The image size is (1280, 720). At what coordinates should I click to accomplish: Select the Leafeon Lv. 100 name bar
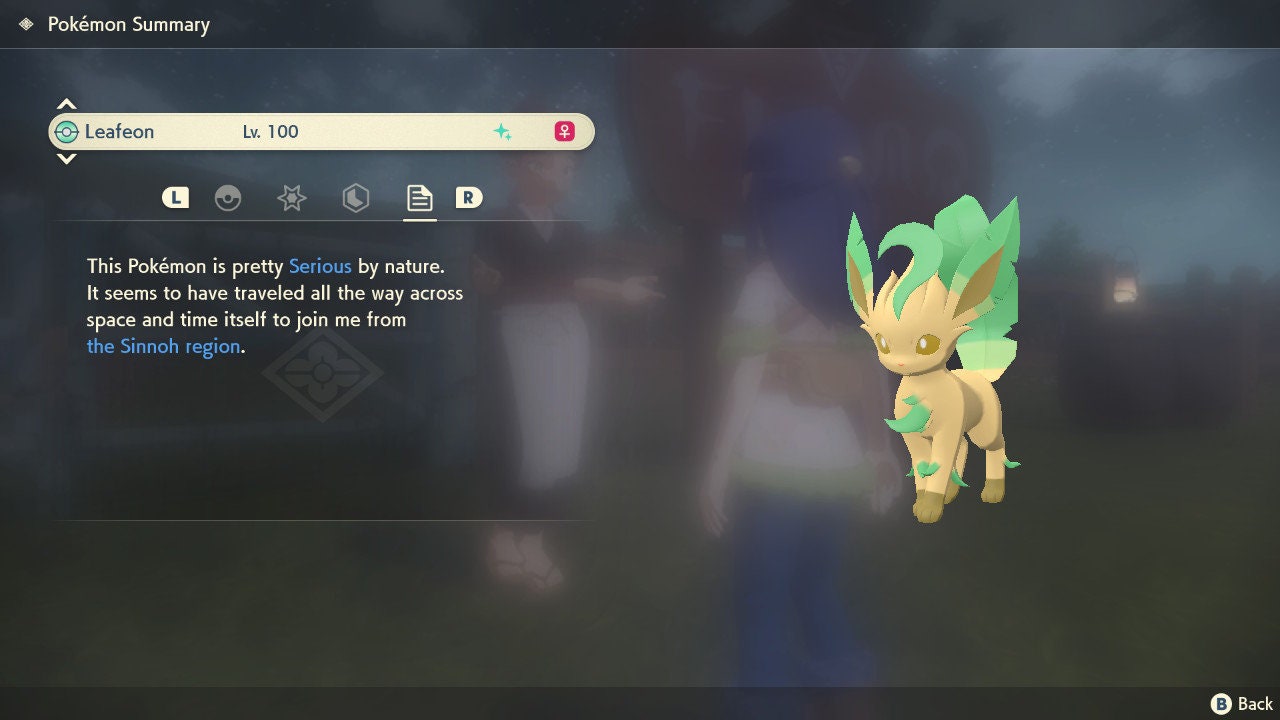pyautogui.click(x=320, y=131)
